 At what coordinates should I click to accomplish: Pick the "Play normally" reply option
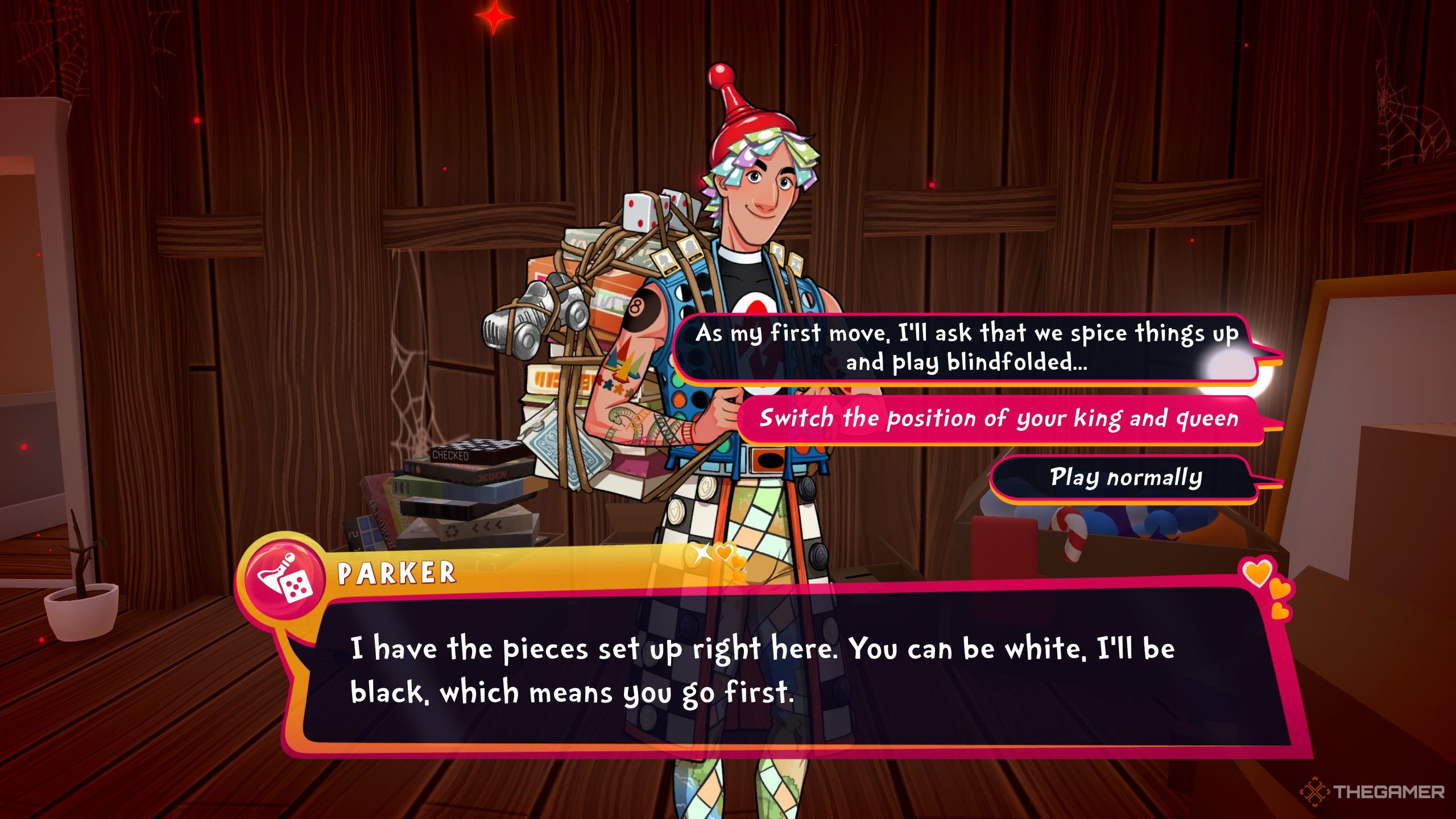(x=1125, y=478)
